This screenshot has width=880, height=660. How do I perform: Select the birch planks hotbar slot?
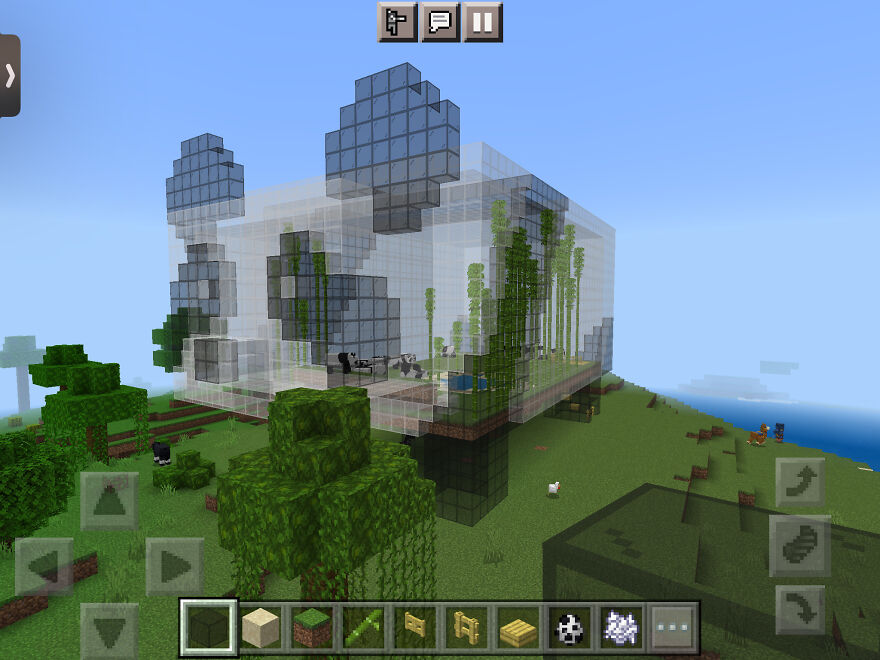[x=261, y=628]
